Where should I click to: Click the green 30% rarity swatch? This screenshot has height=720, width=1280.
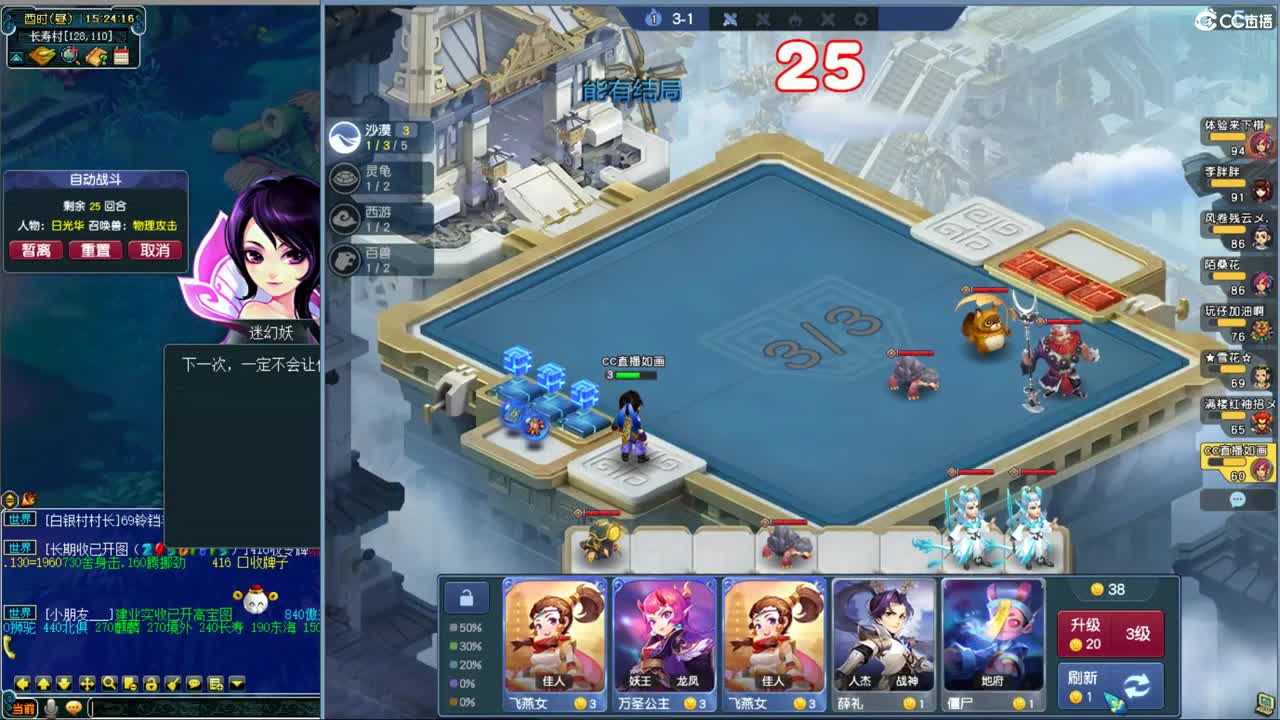point(454,645)
